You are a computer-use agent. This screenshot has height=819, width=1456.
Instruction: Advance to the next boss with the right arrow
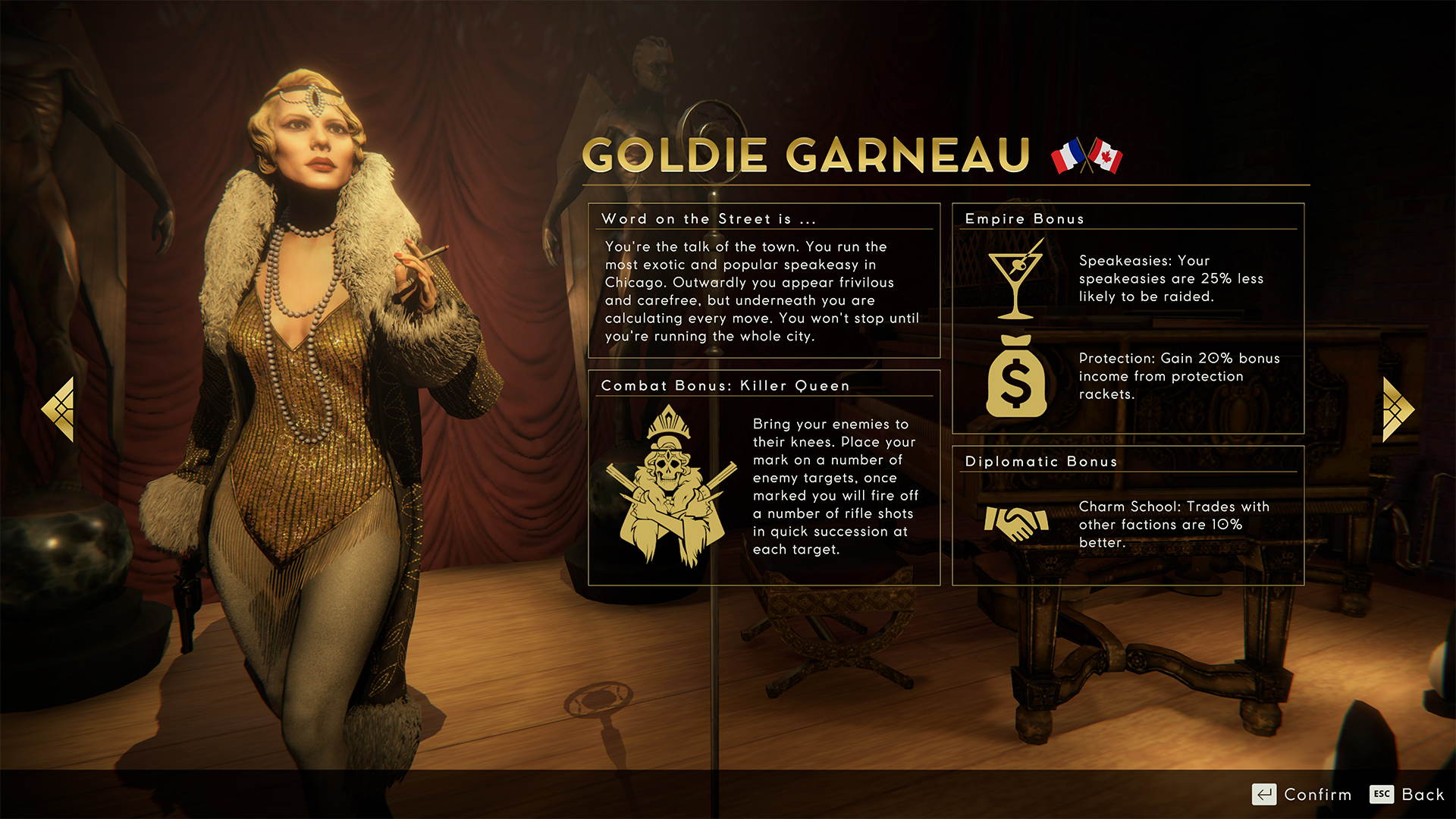(x=1399, y=408)
